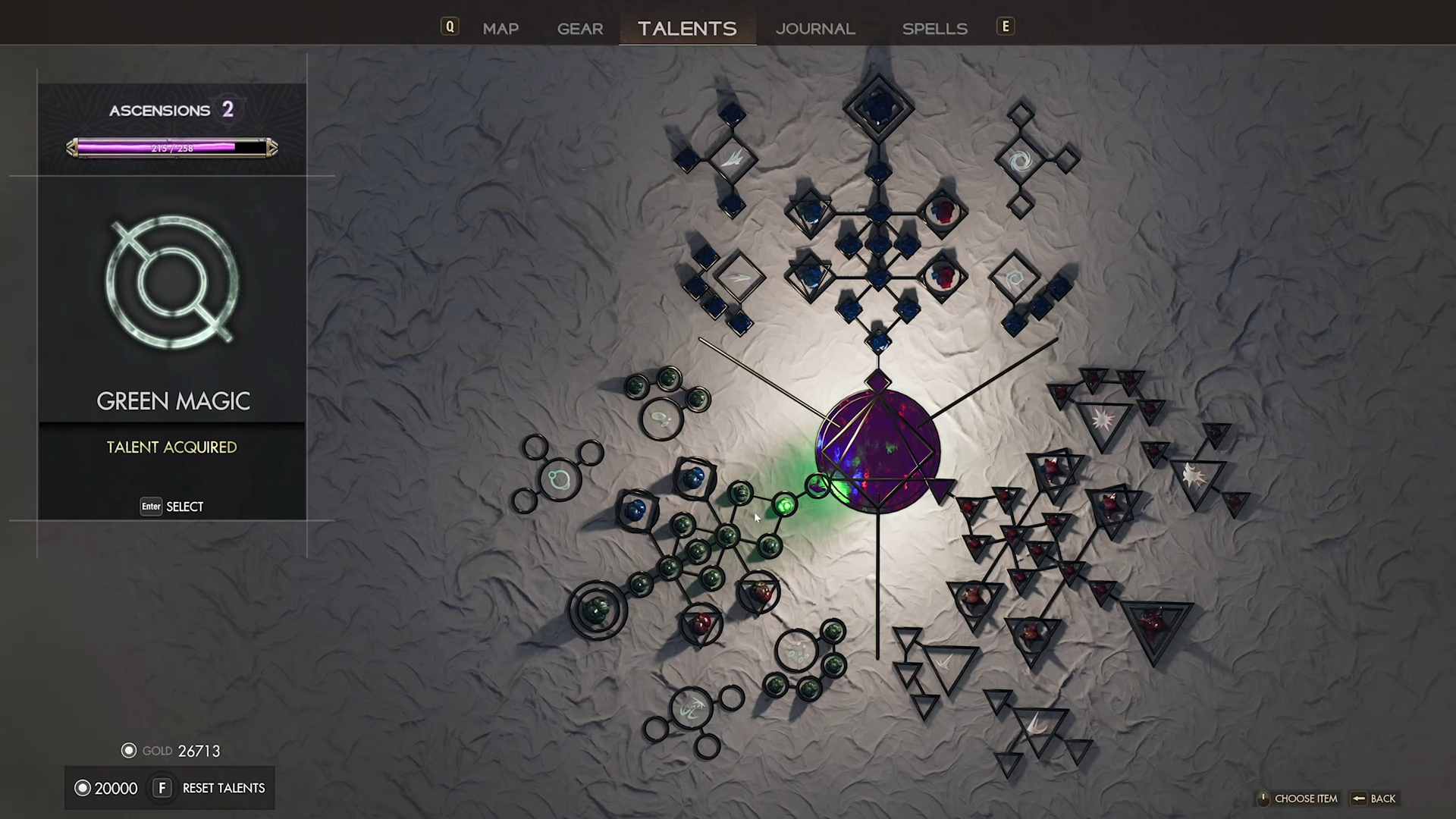Choose Select in the Green Magic panel
Viewport: 1456px width, 819px height.
click(x=172, y=507)
